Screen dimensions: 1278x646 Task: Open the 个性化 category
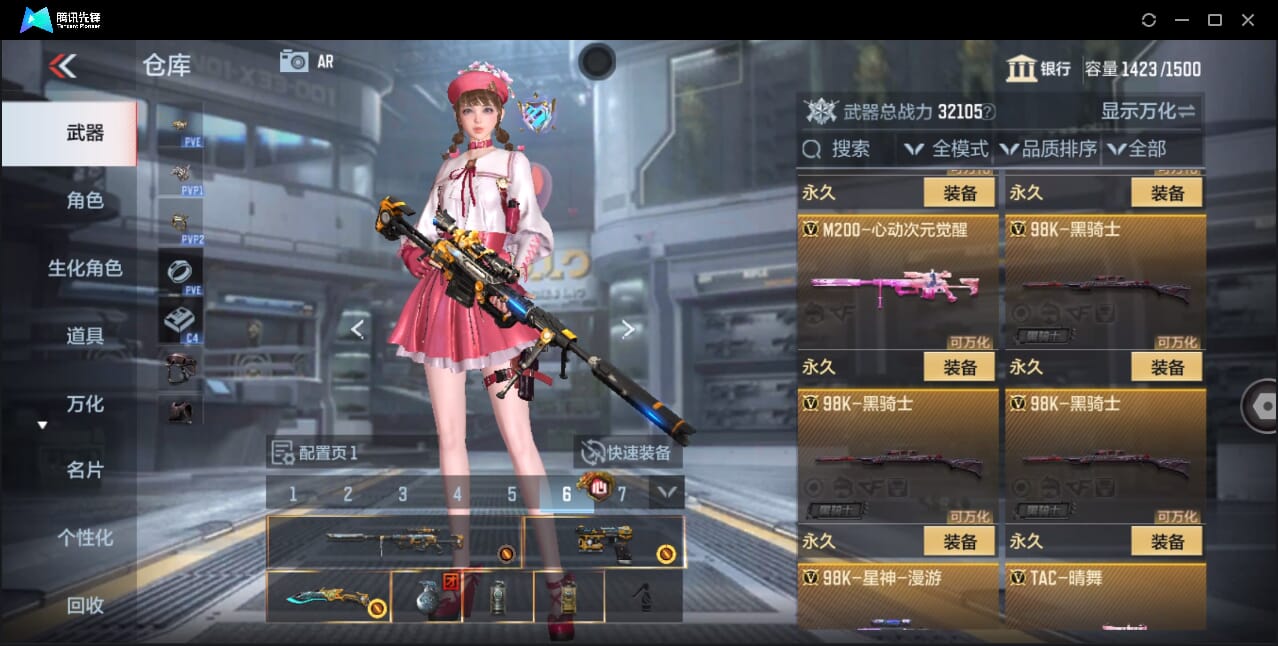[x=84, y=538]
